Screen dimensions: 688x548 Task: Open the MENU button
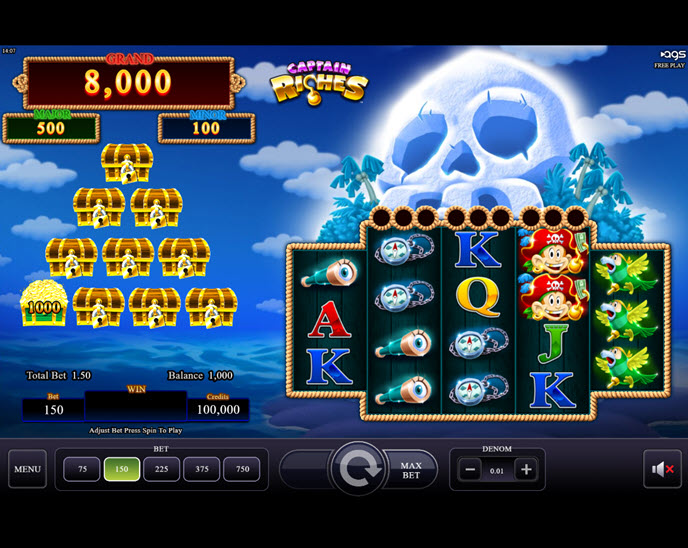[x=27, y=469]
